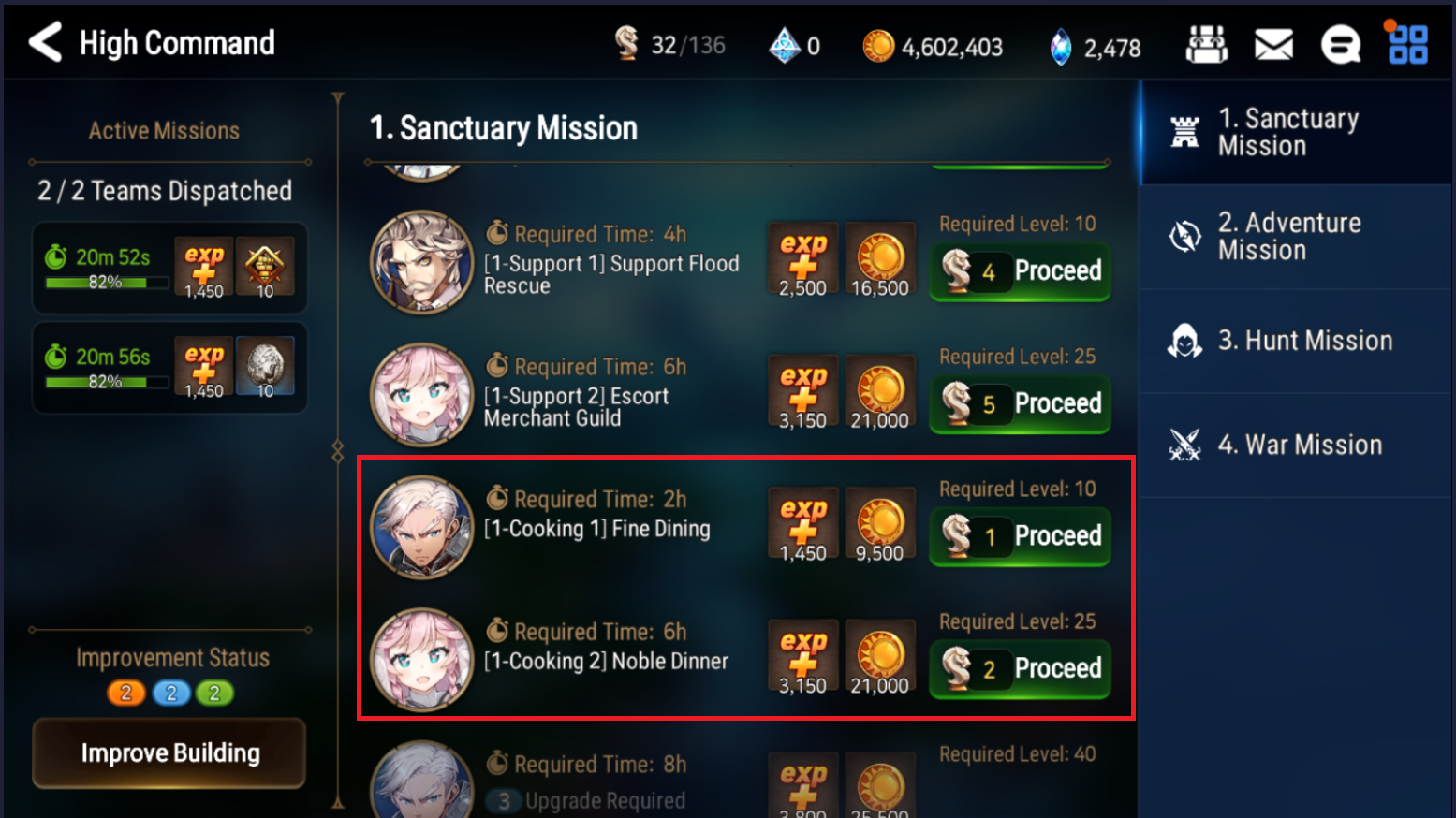Open the mail inbox icon

pyautogui.click(x=1273, y=43)
